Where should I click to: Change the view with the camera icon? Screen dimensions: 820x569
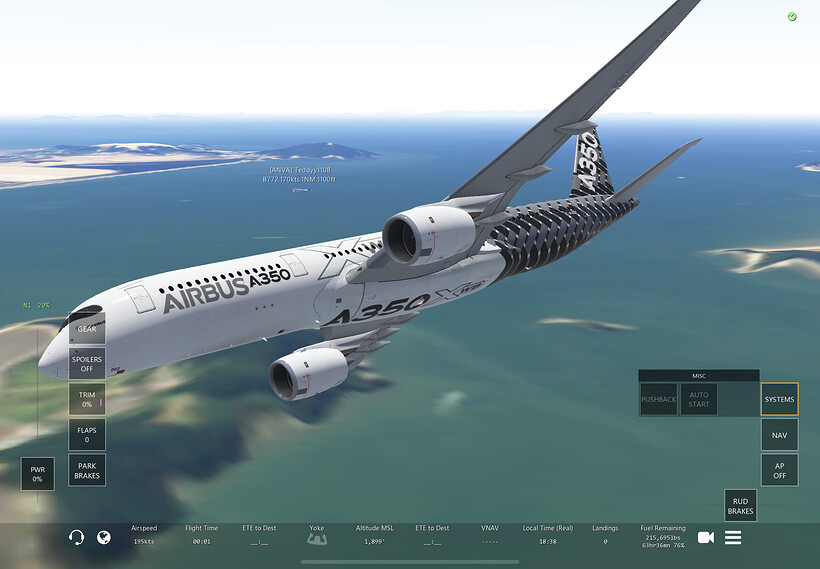[706, 538]
